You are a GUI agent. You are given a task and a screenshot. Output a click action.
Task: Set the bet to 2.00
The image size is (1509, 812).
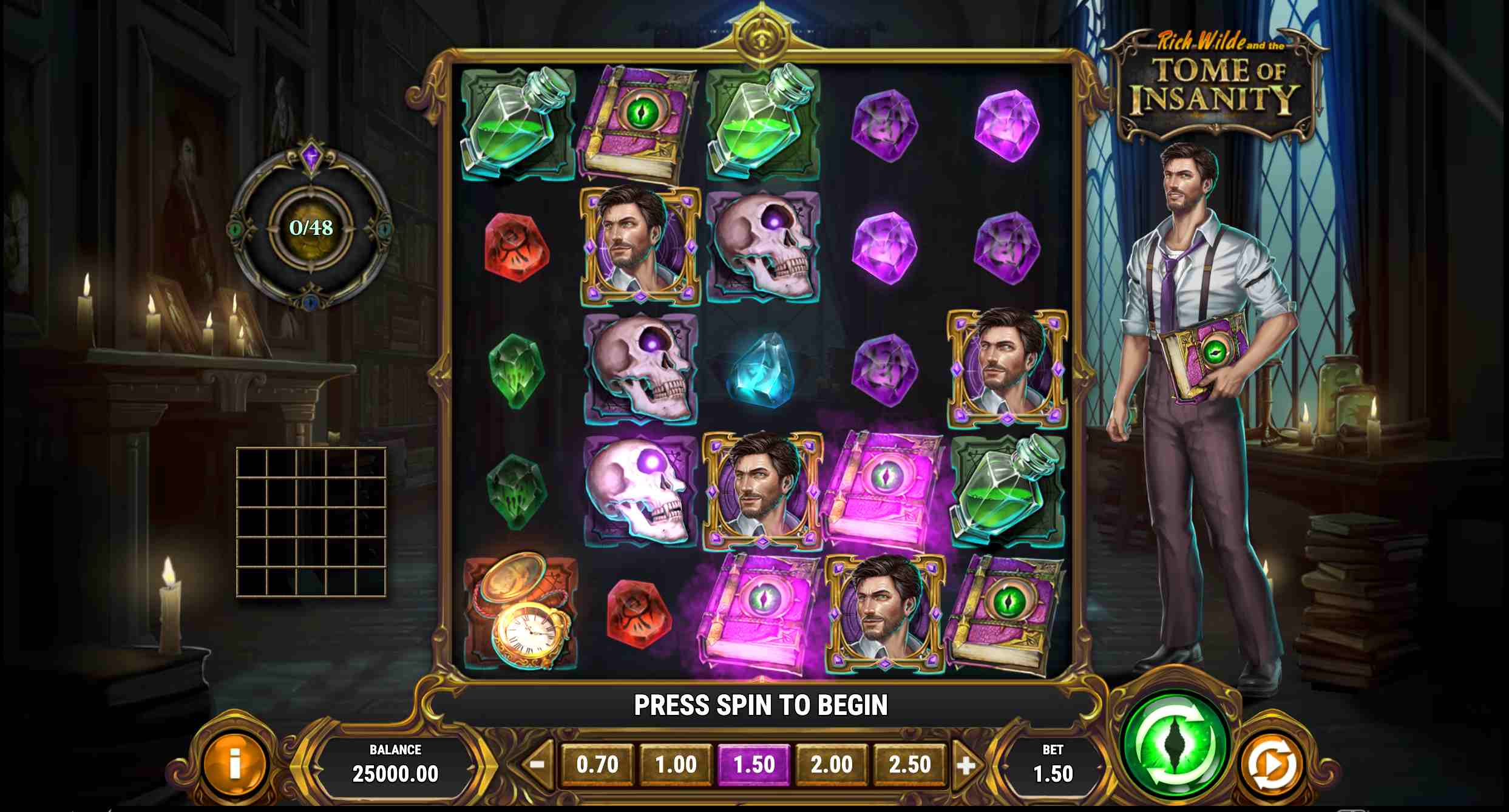pos(832,765)
